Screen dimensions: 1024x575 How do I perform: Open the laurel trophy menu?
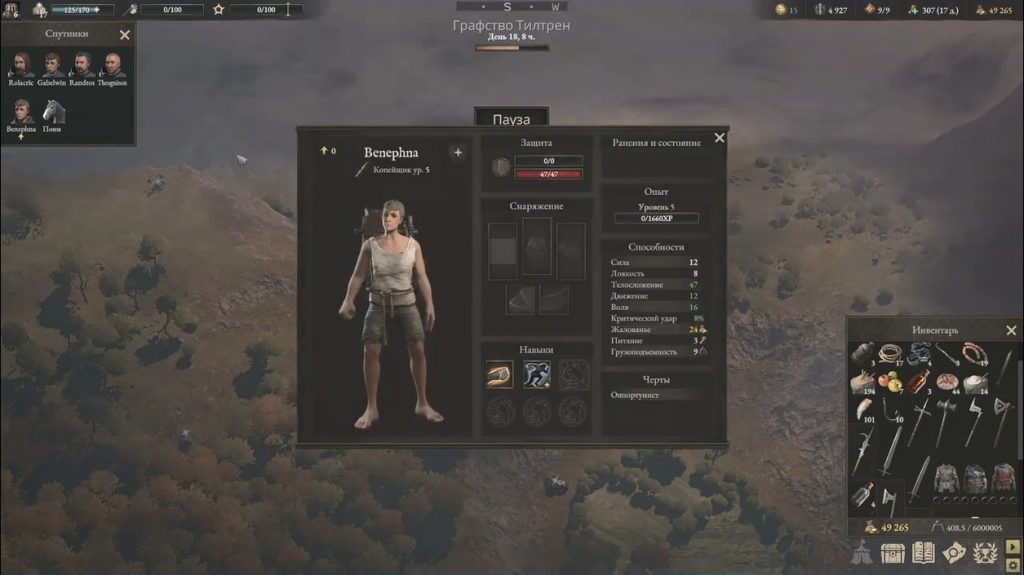pos(984,553)
